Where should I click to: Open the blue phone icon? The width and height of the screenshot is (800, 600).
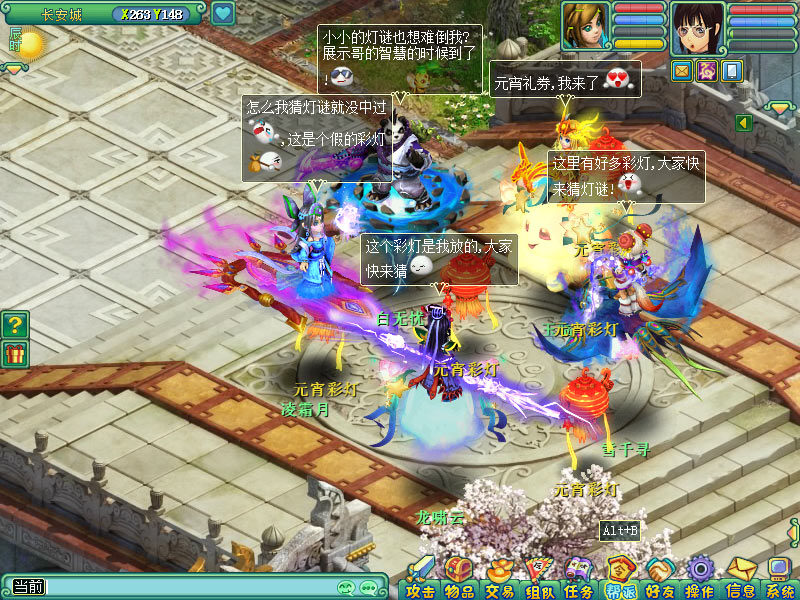tap(731, 70)
